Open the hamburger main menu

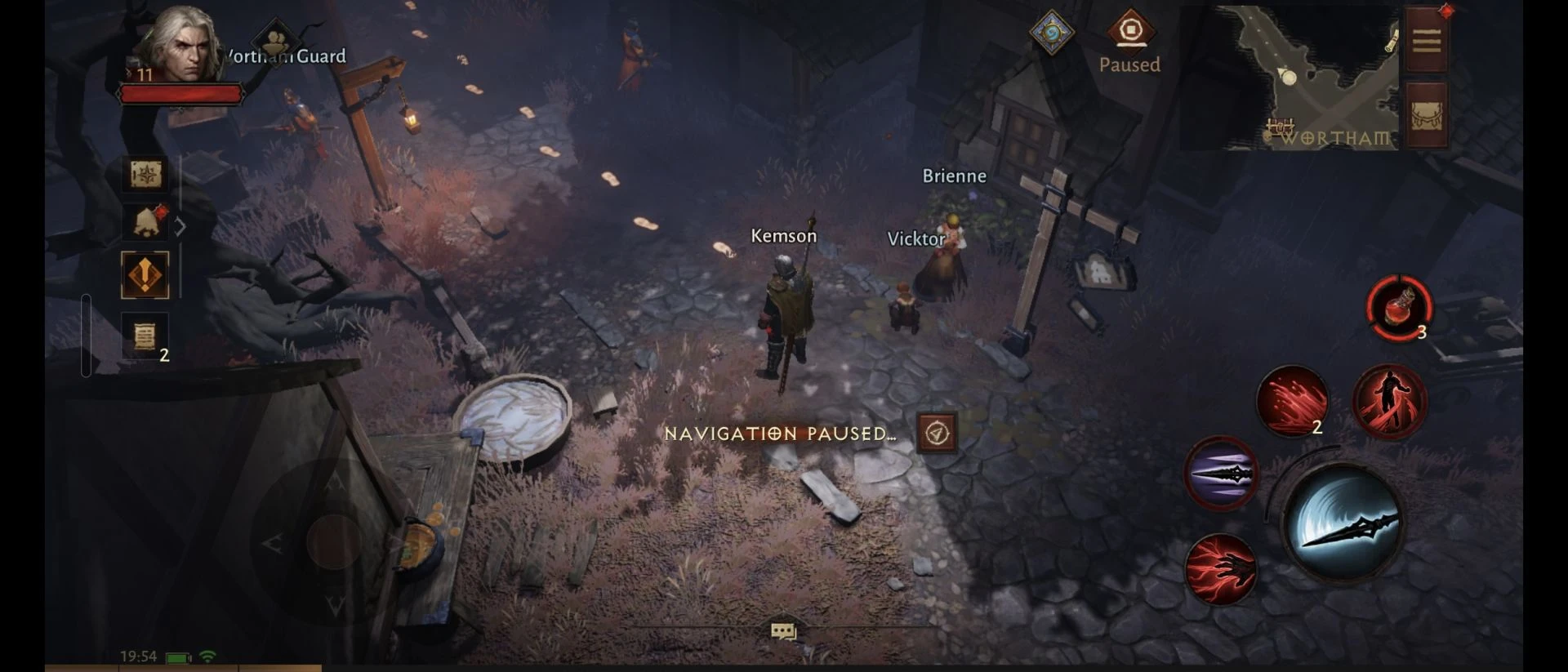point(1427,41)
